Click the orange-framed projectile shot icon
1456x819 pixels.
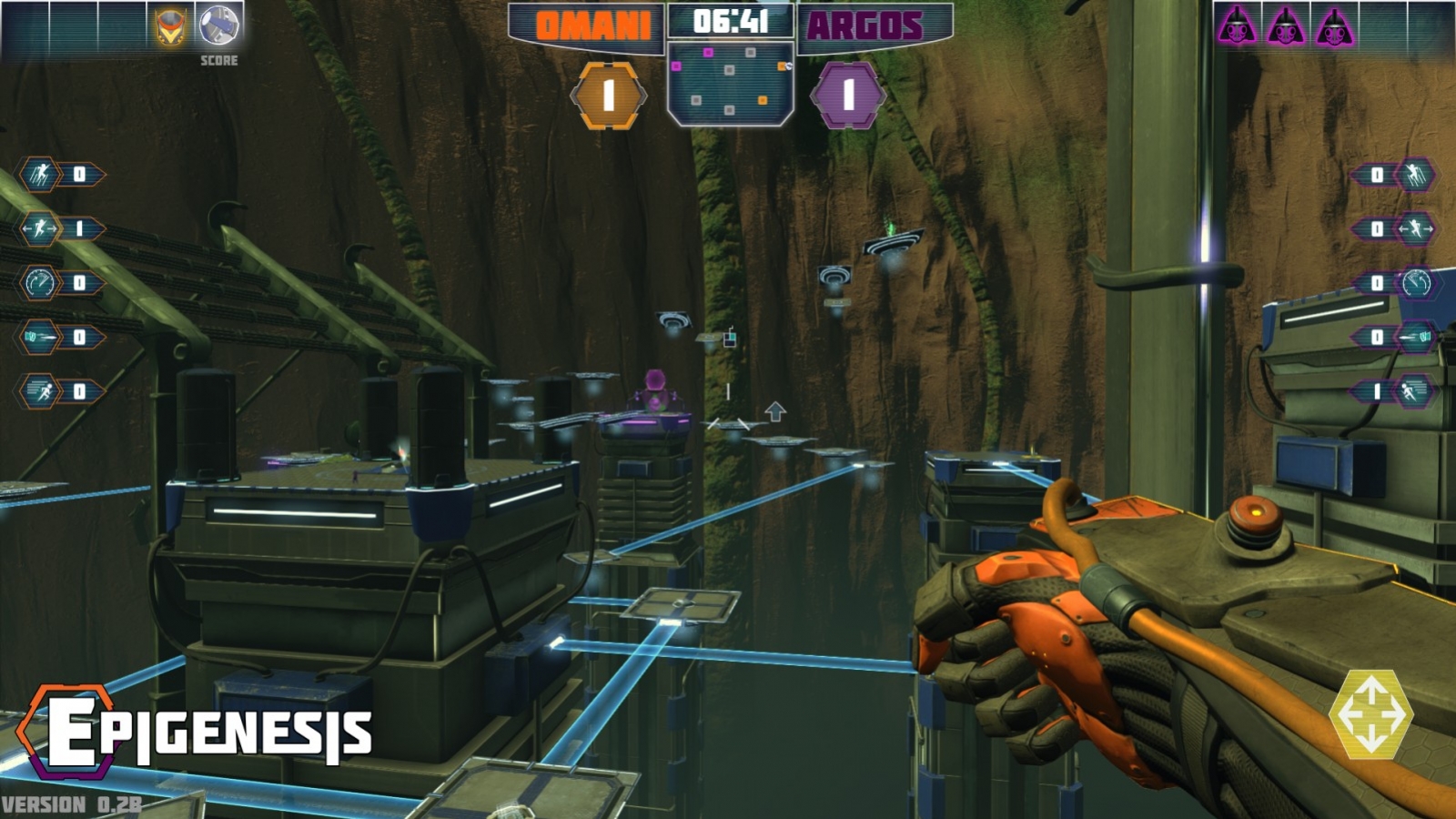point(40,338)
